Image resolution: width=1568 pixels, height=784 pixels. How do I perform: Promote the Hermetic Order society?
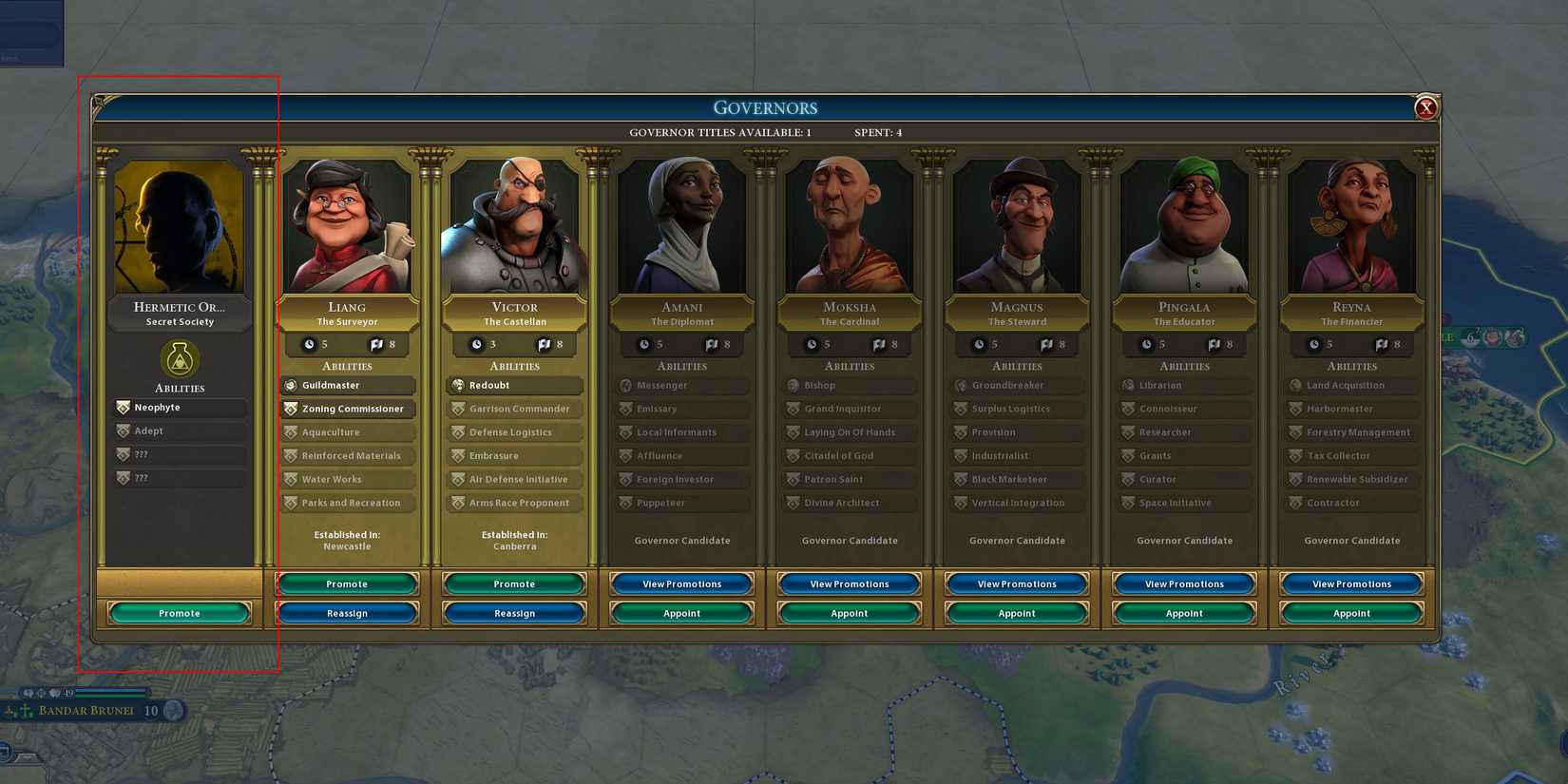pos(179,612)
